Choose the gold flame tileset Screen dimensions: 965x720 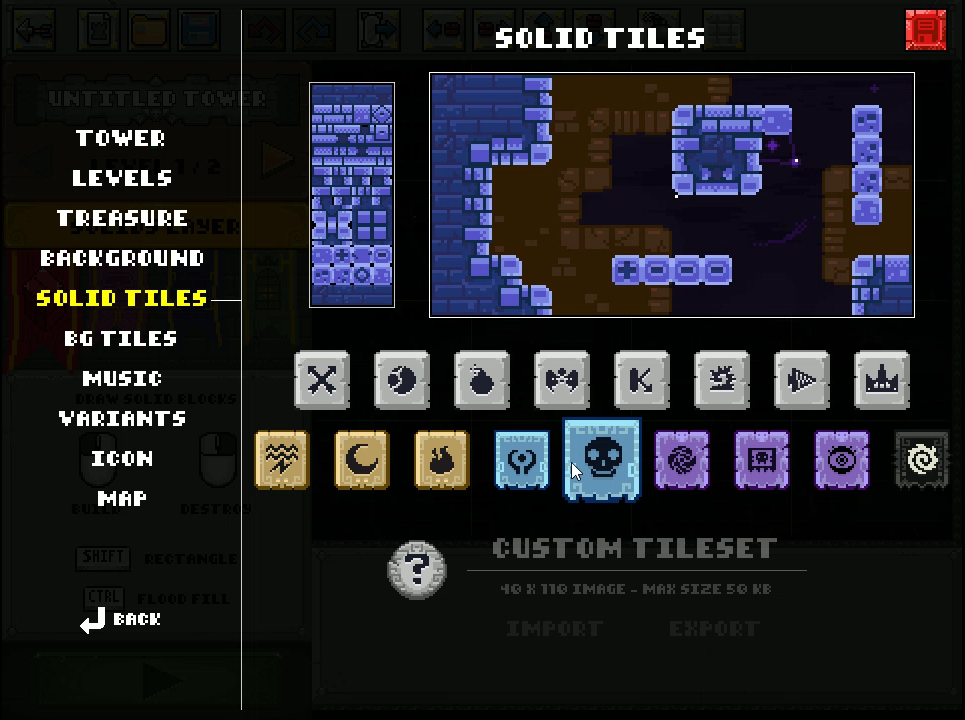coord(442,460)
